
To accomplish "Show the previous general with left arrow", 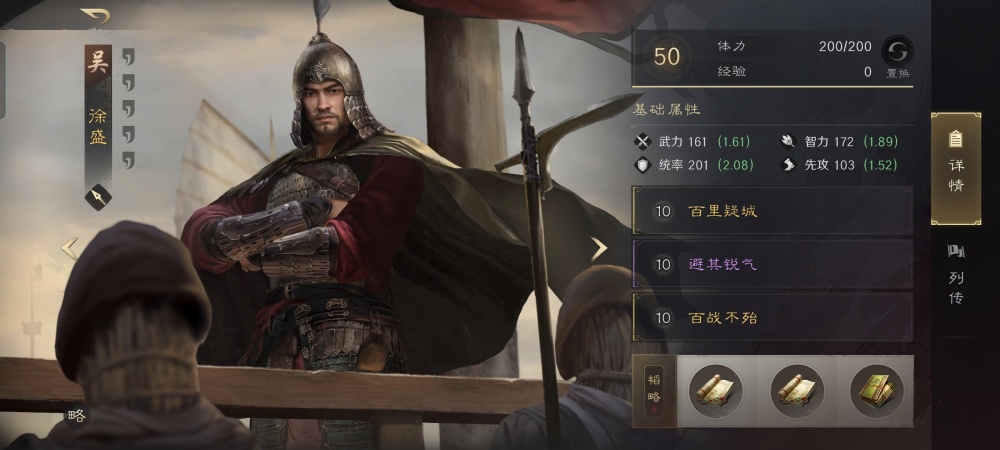I will tap(70, 248).
